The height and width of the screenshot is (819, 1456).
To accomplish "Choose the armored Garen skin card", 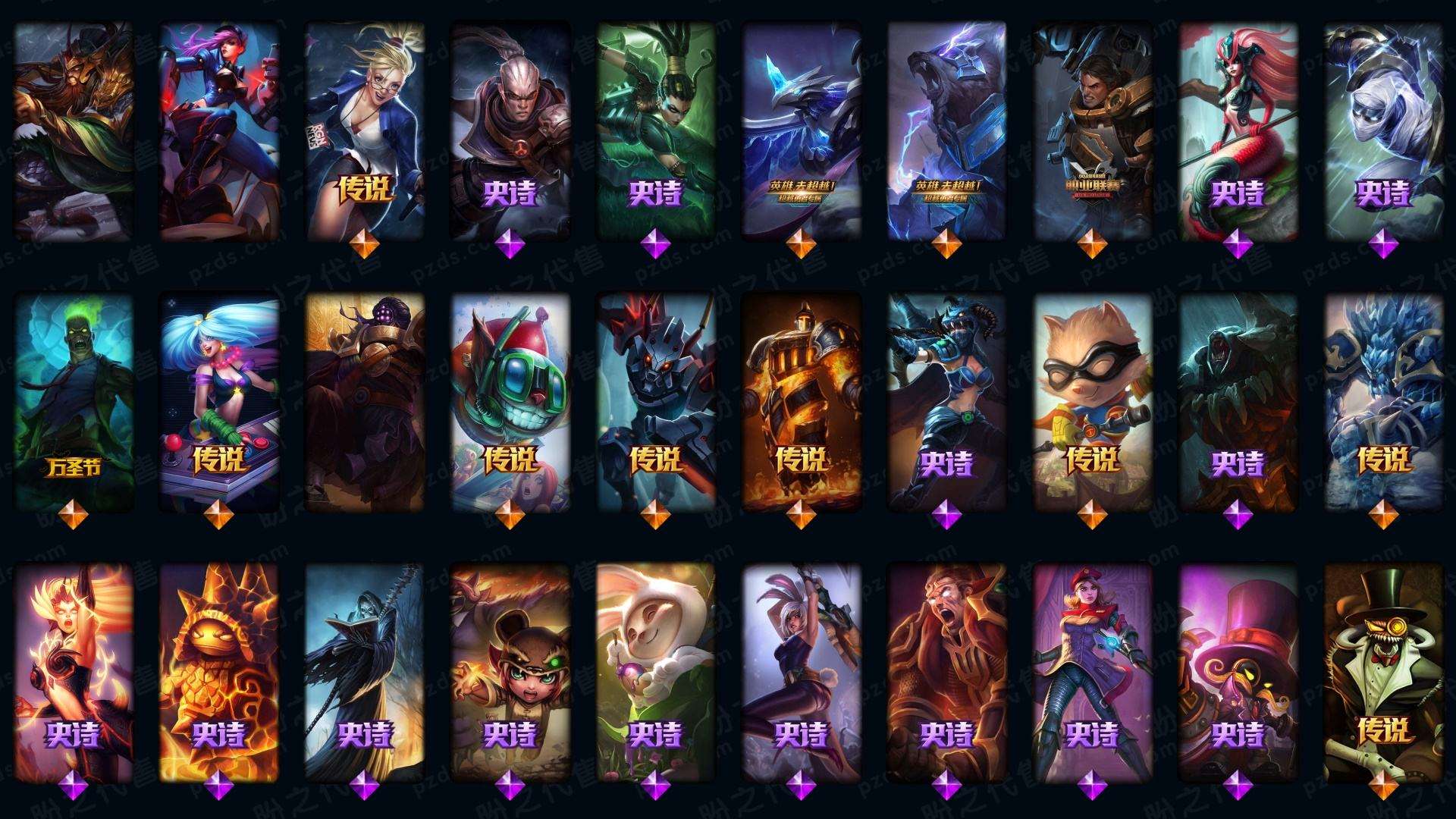I will pyautogui.click(x=1092, y=129).
